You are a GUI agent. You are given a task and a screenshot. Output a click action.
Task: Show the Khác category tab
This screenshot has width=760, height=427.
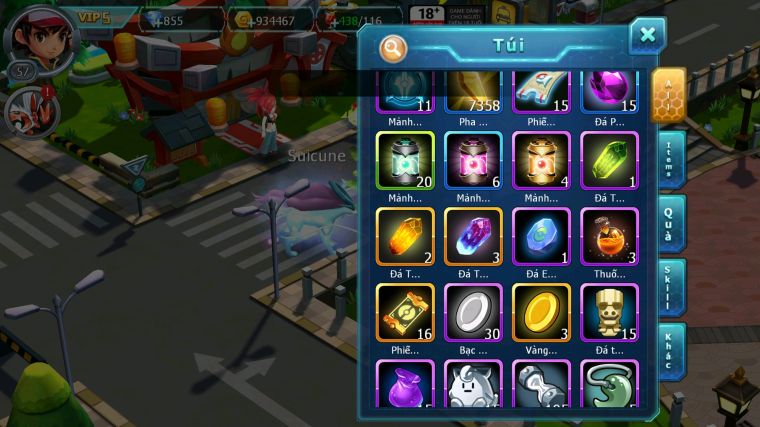(x=670, y=351)
